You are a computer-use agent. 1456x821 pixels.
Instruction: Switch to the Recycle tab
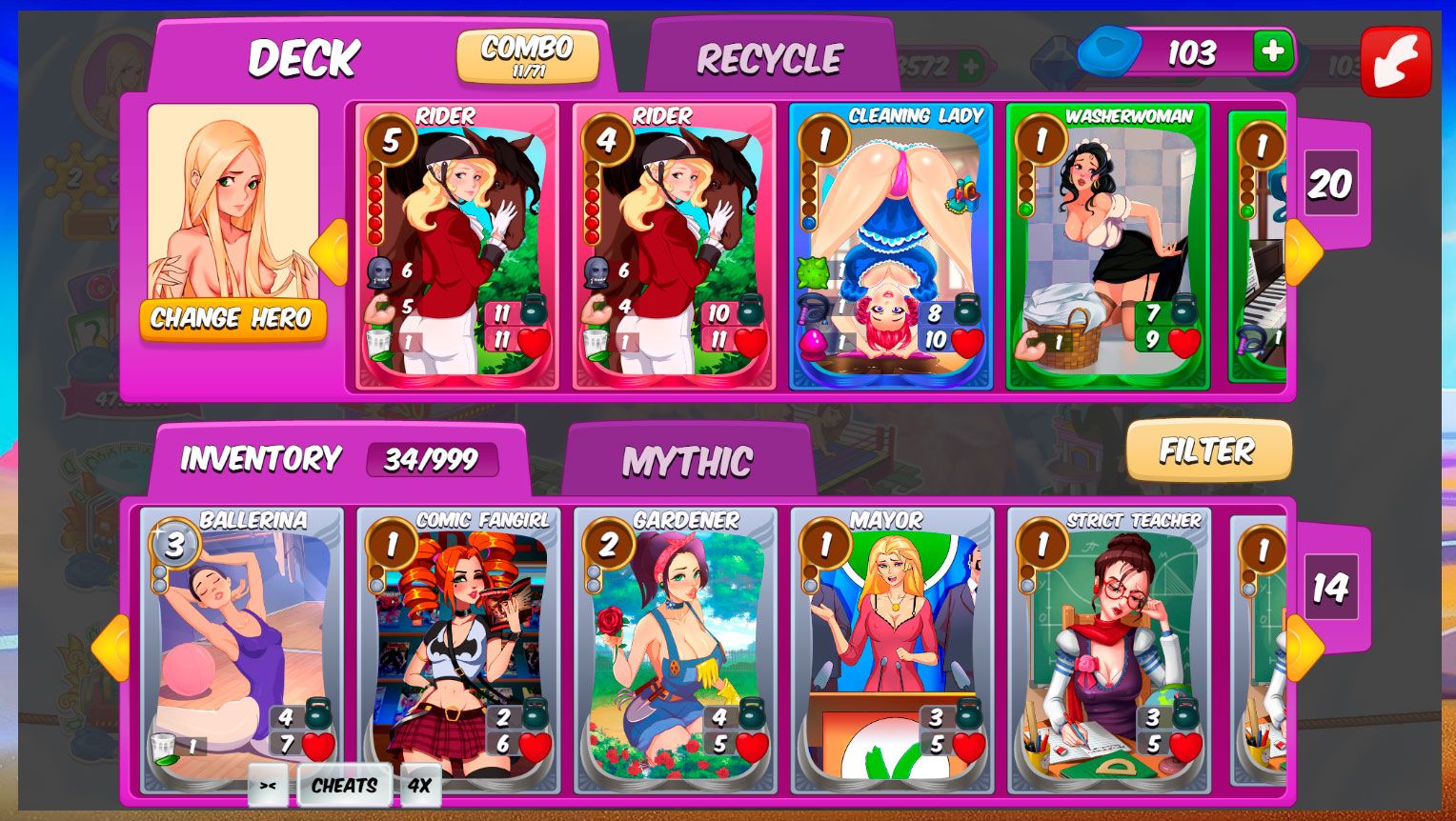click(x=769, y=59)
